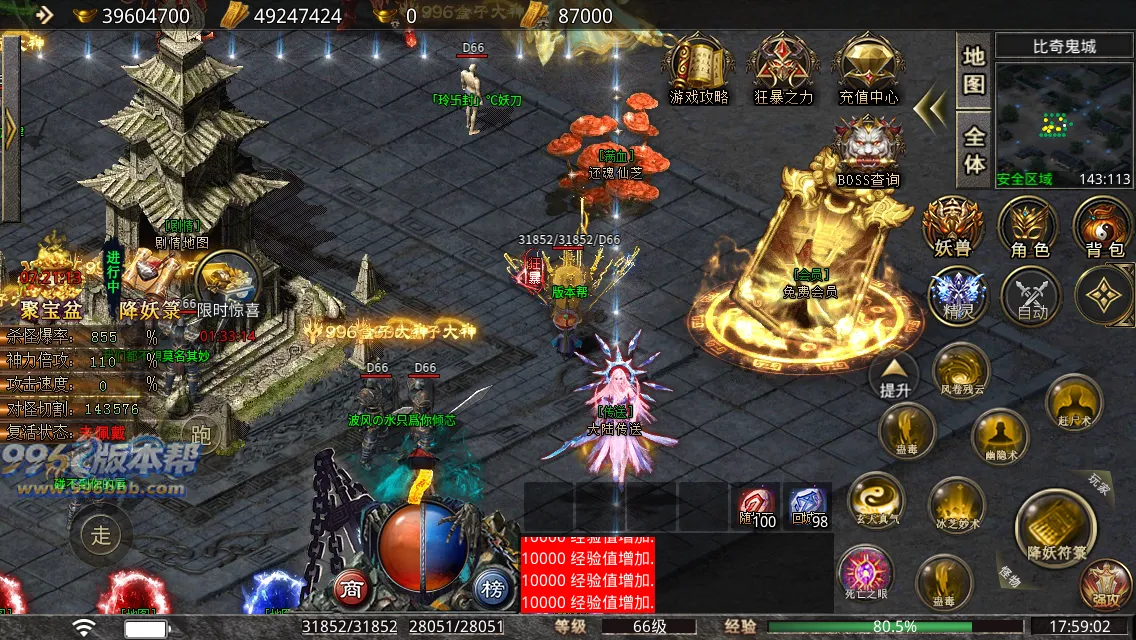The height and width of the screenshot is (640, 1136).
Task: Open the 精灵 spirit menu
Action: (957, 296)
